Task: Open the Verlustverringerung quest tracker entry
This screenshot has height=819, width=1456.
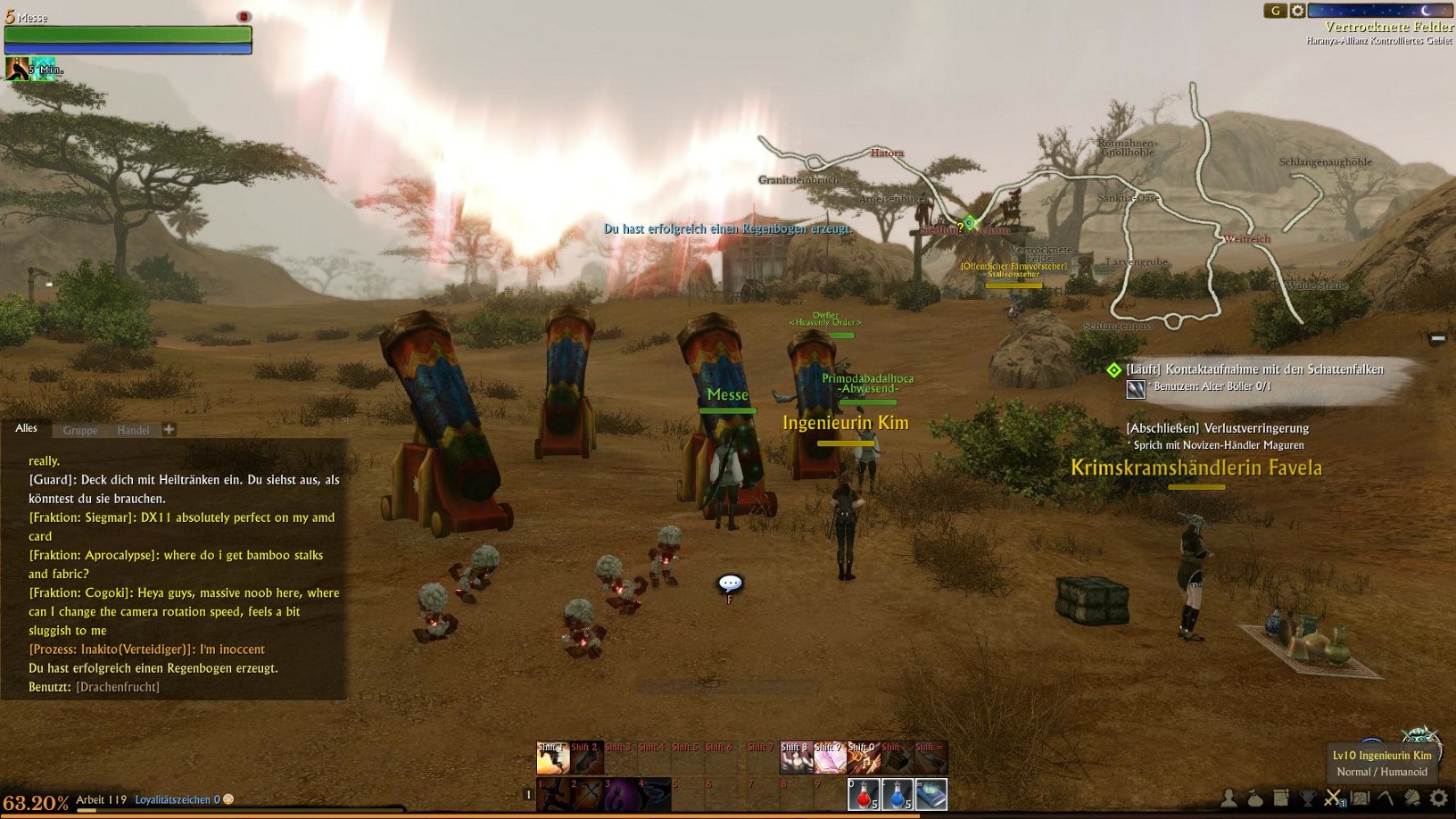Action: (1217, 428)
